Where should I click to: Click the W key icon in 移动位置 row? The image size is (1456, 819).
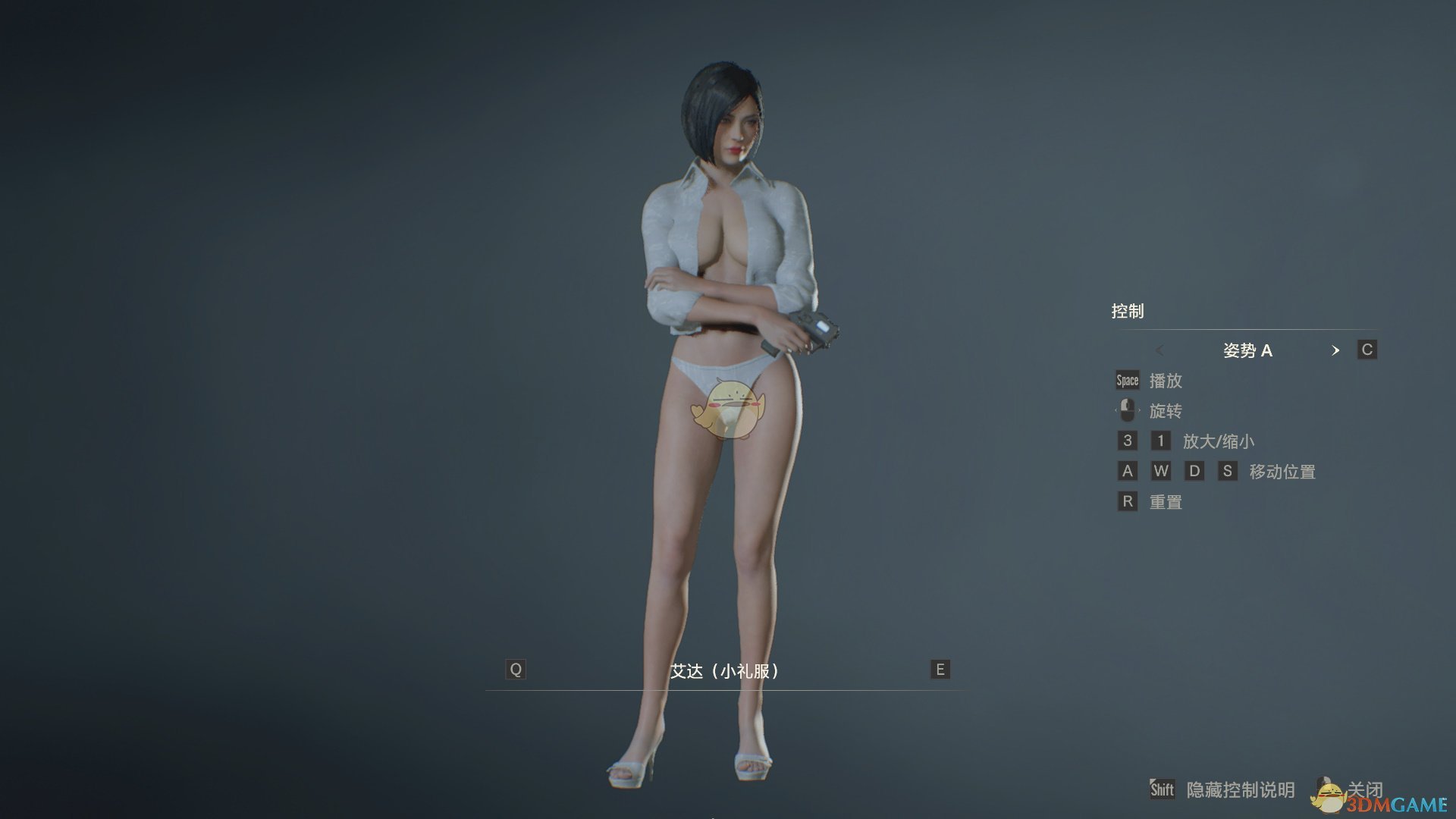coord(1161,470)
